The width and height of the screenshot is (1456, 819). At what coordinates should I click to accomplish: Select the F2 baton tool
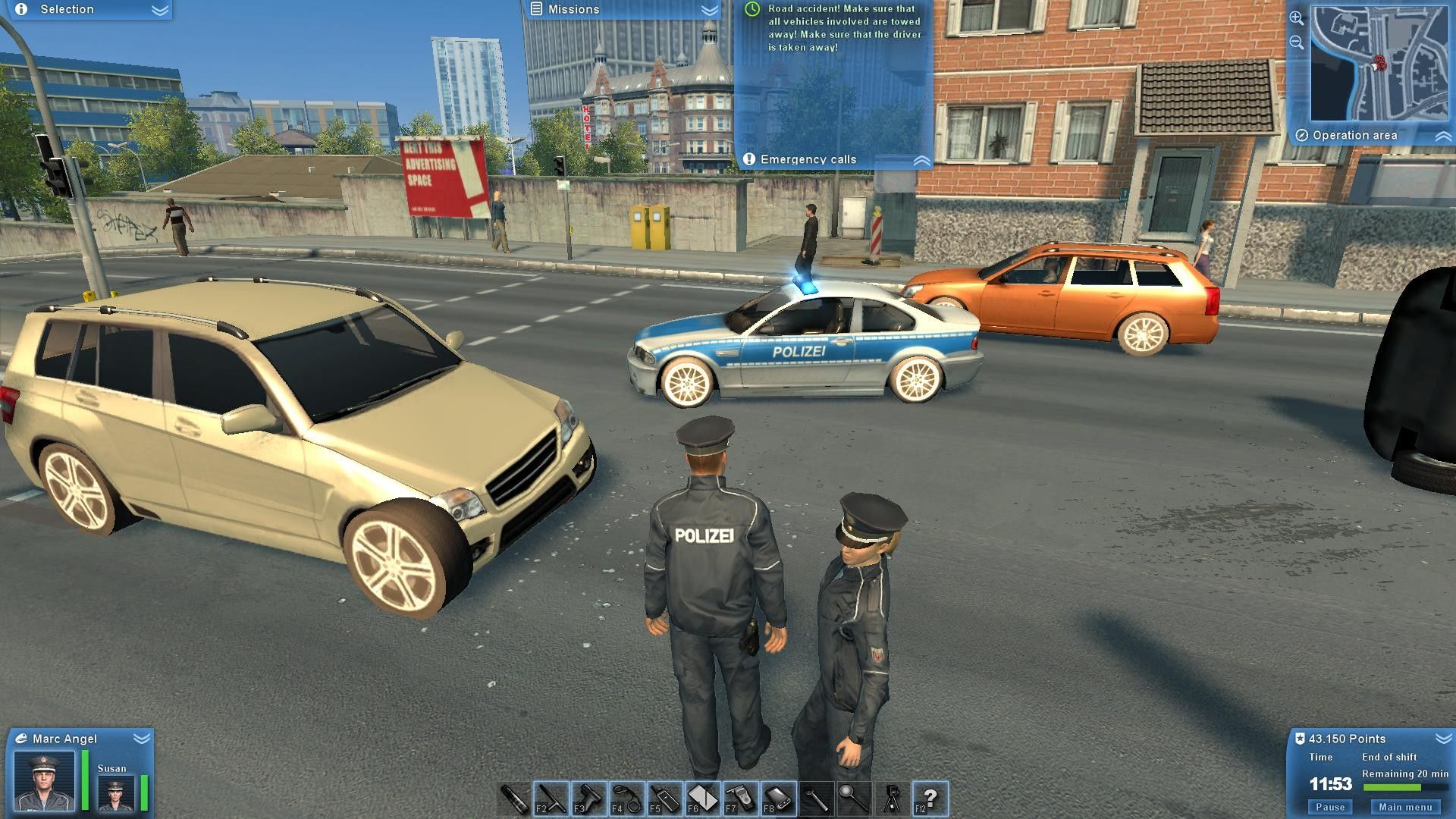[551, 799]
